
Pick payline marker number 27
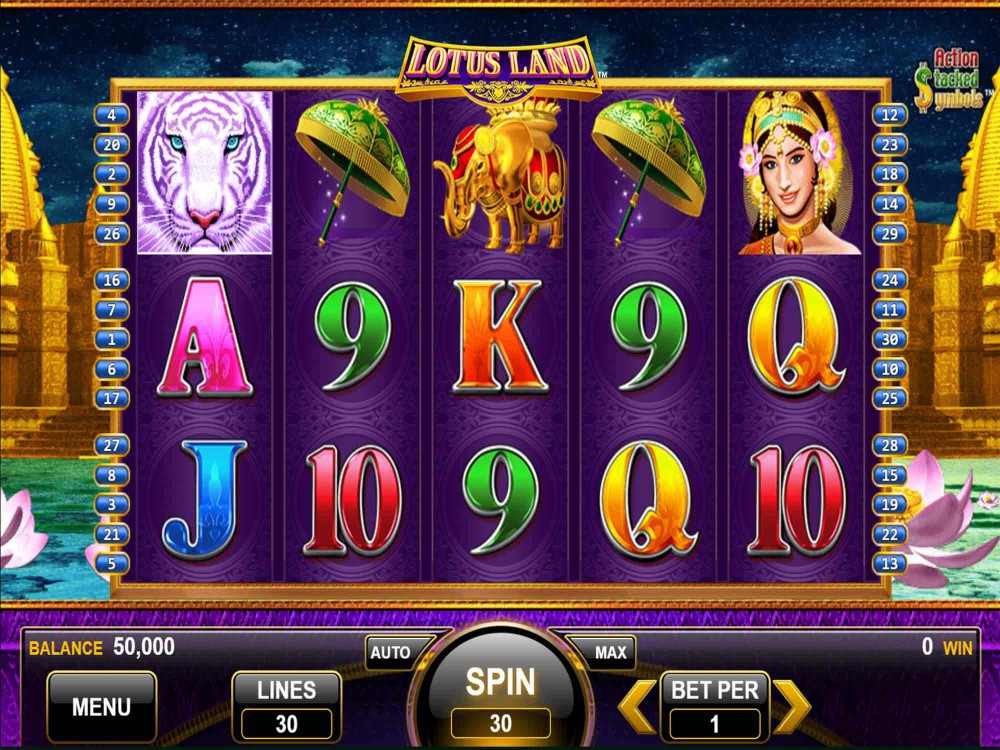[112, 445]
